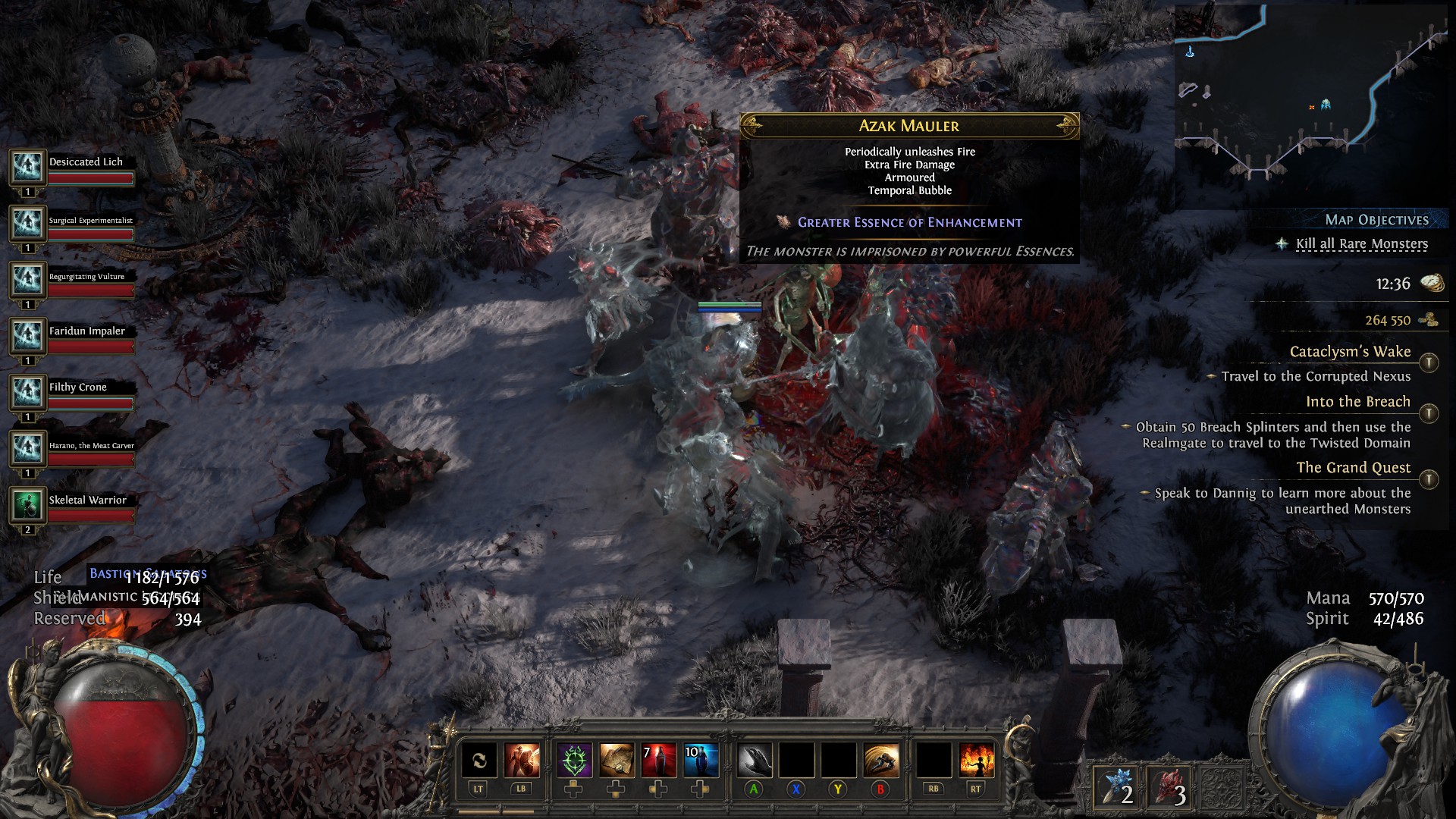The width and height of the screenshot is (1456, 819).
Task: Toggle the Cataclysm's Wake quest tracker button
Action: [x=1429, y=362]
